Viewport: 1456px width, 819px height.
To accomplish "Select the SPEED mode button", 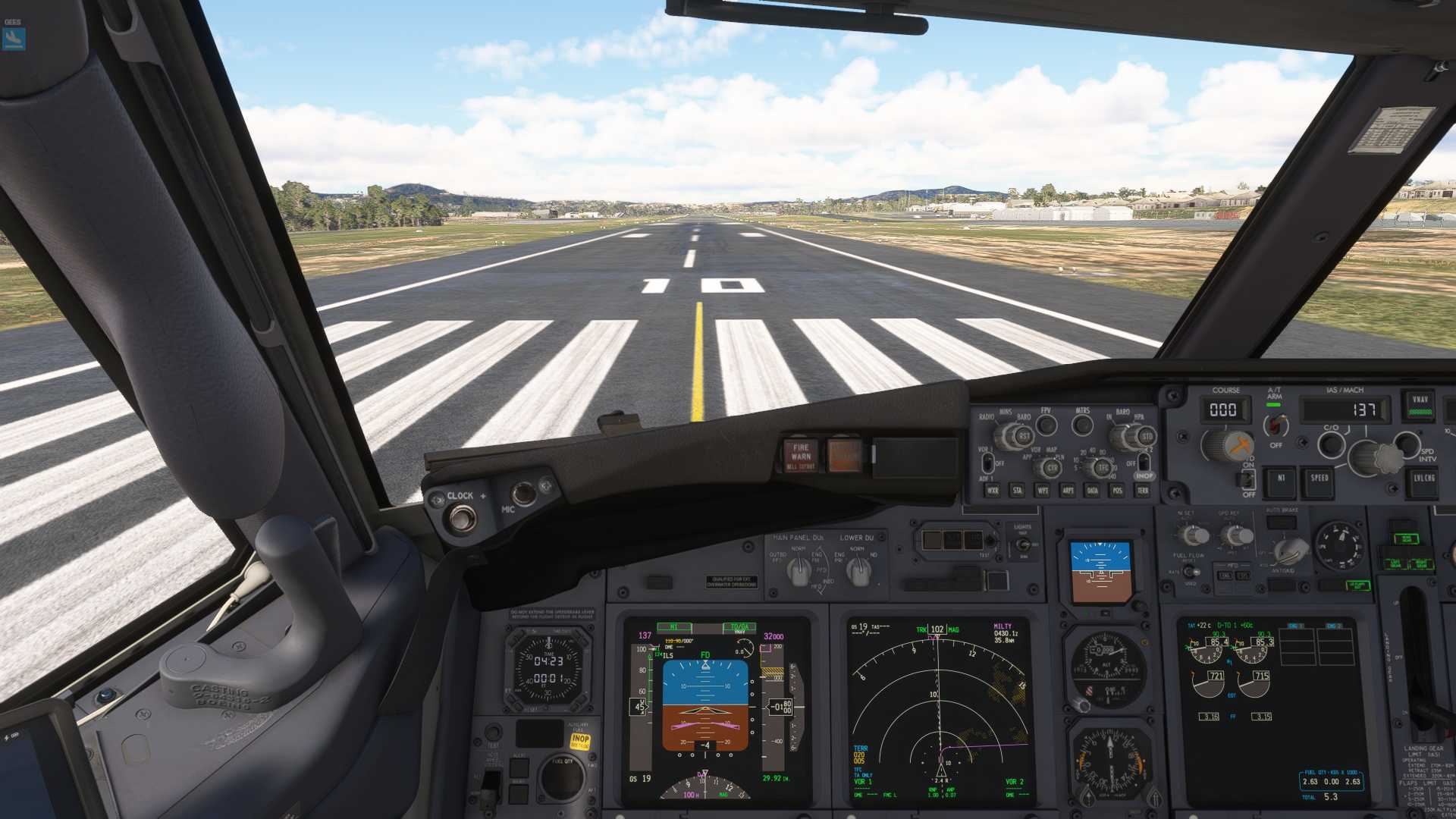I will 1319,479.
